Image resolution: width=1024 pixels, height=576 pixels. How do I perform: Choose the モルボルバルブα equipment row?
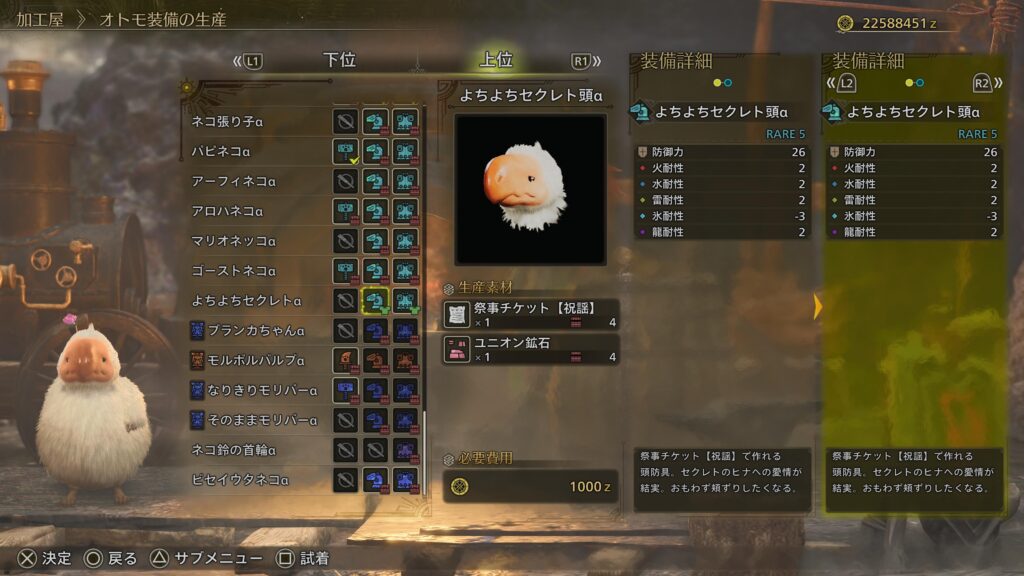click(261, 360)
